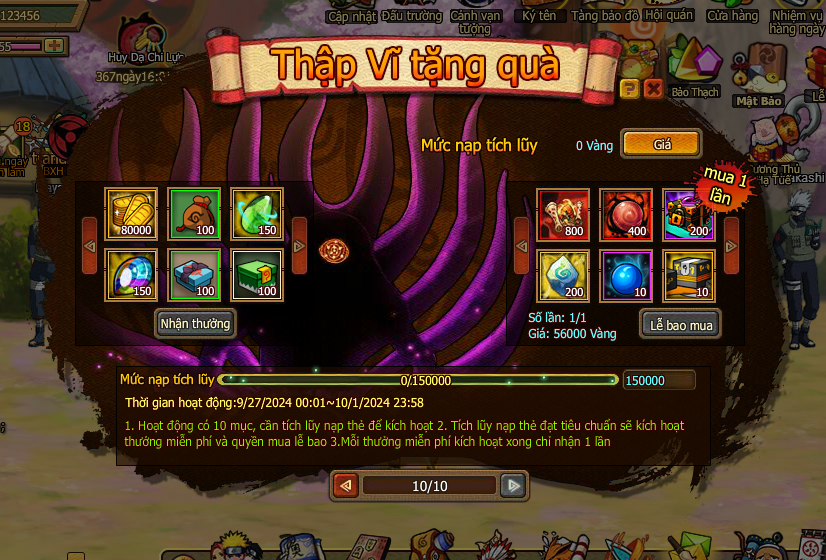Select the brown money bag reward
The width and height of the screenshot is (826, 560).
194,213
